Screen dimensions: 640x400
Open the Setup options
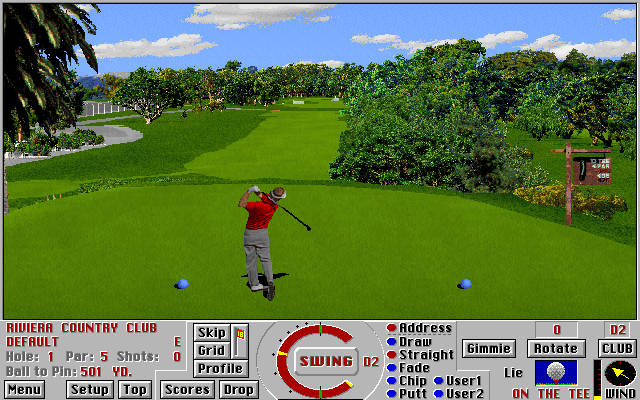pos(90,389)
